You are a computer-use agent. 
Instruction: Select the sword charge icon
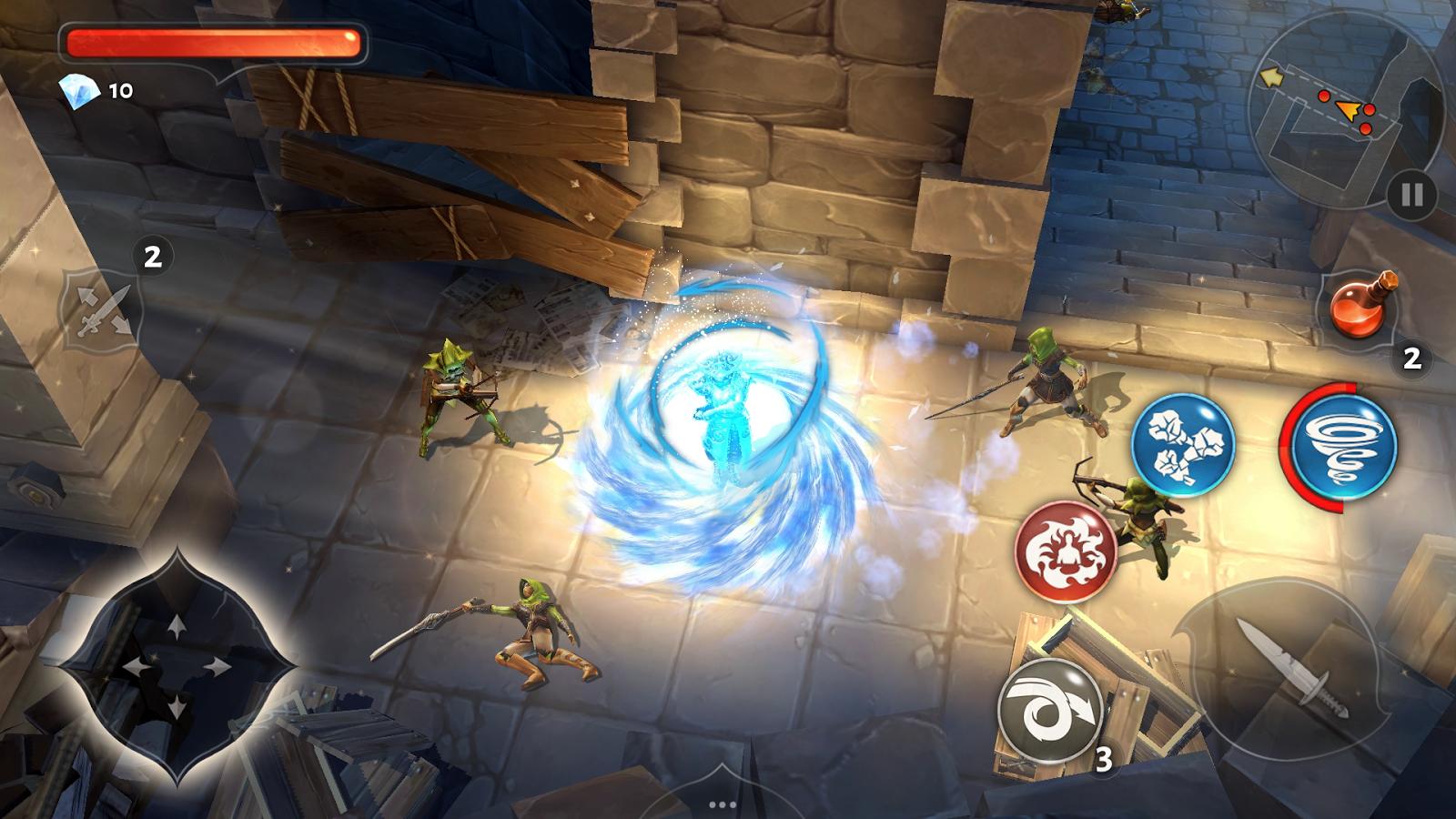tap(100, 309)
